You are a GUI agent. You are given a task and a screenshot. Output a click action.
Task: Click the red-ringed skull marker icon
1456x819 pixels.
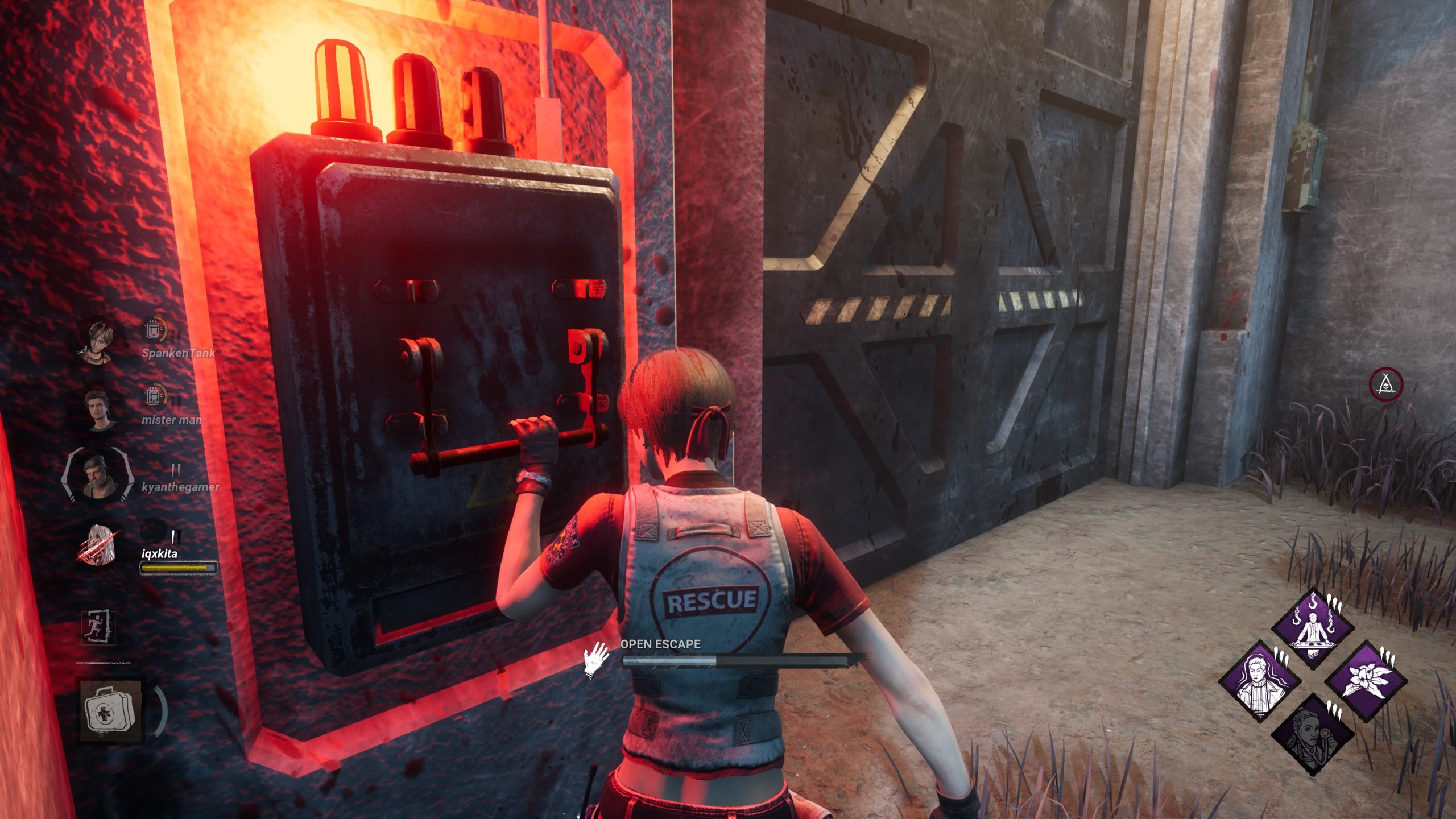pos(1386,384)
